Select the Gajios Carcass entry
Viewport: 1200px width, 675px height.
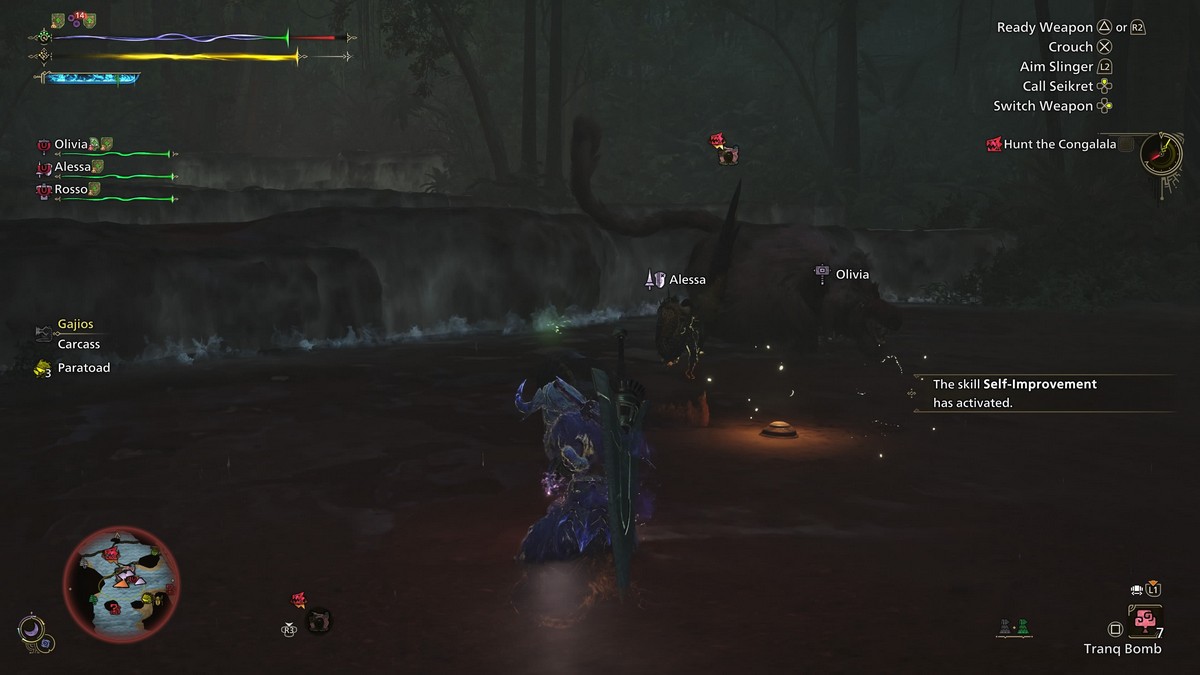[78, 334]
